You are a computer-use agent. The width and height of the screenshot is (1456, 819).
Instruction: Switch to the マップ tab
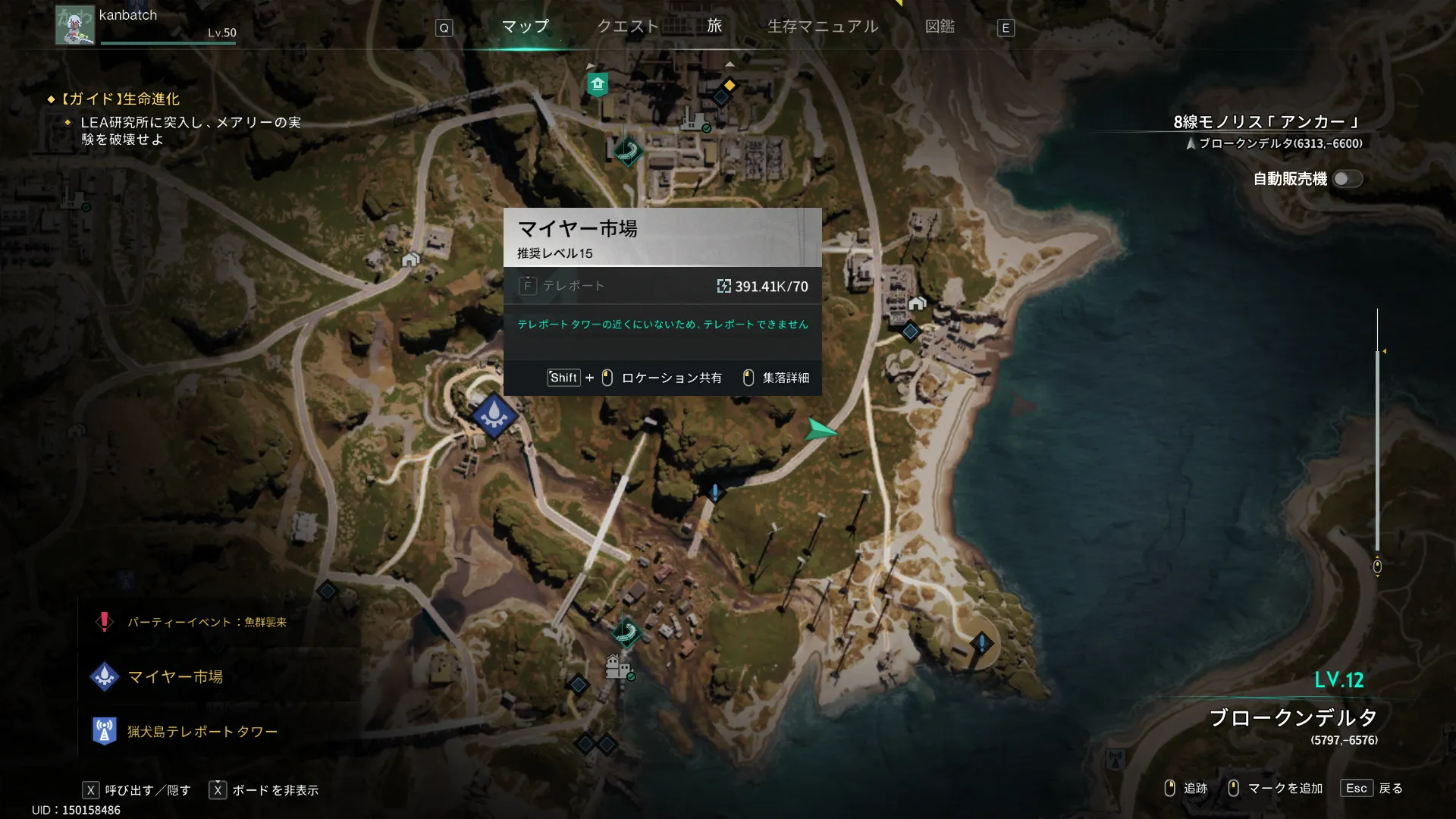pos(525,27)
